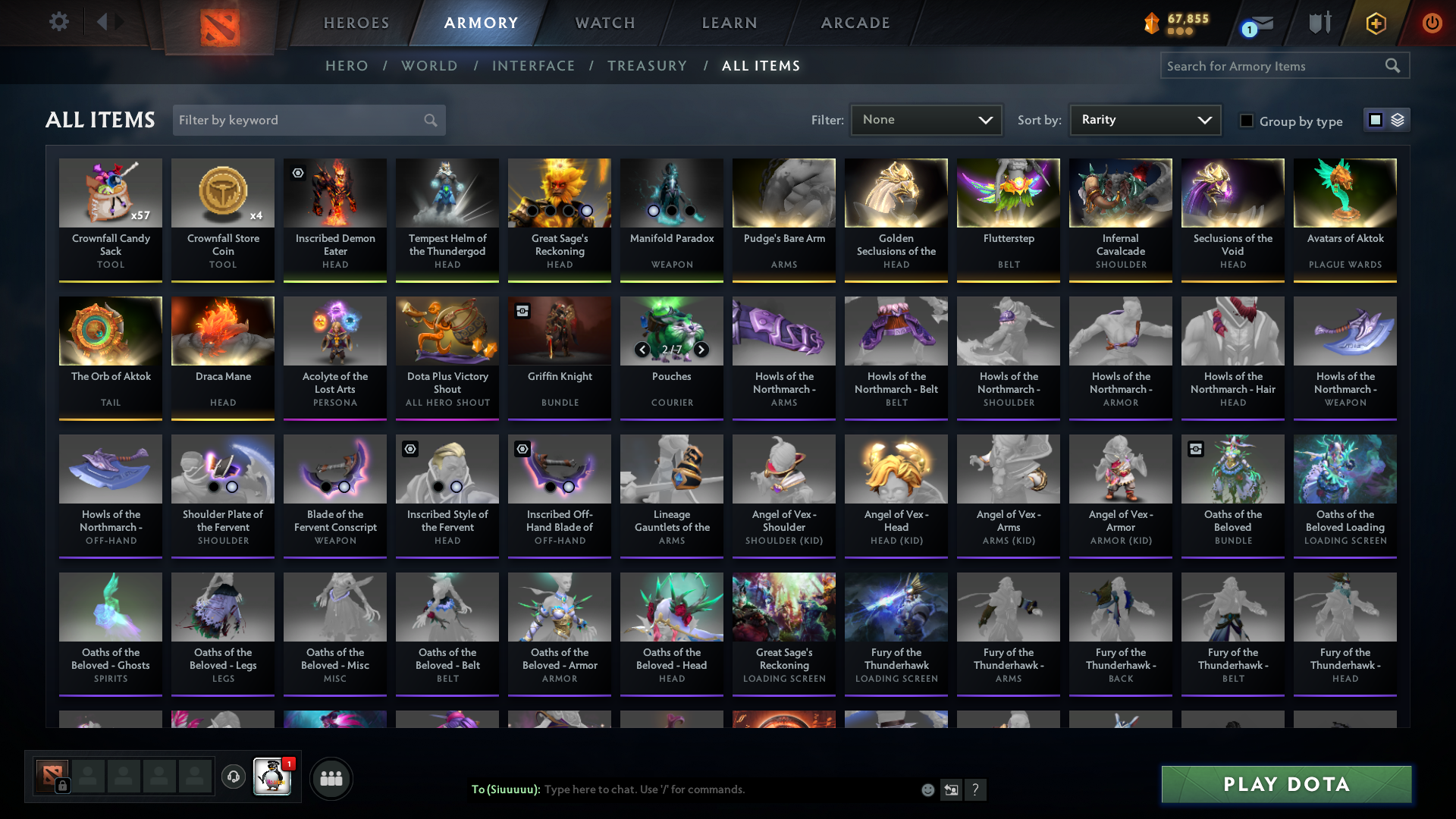Toggle the Group by type checkbox

coord(1247,121)
